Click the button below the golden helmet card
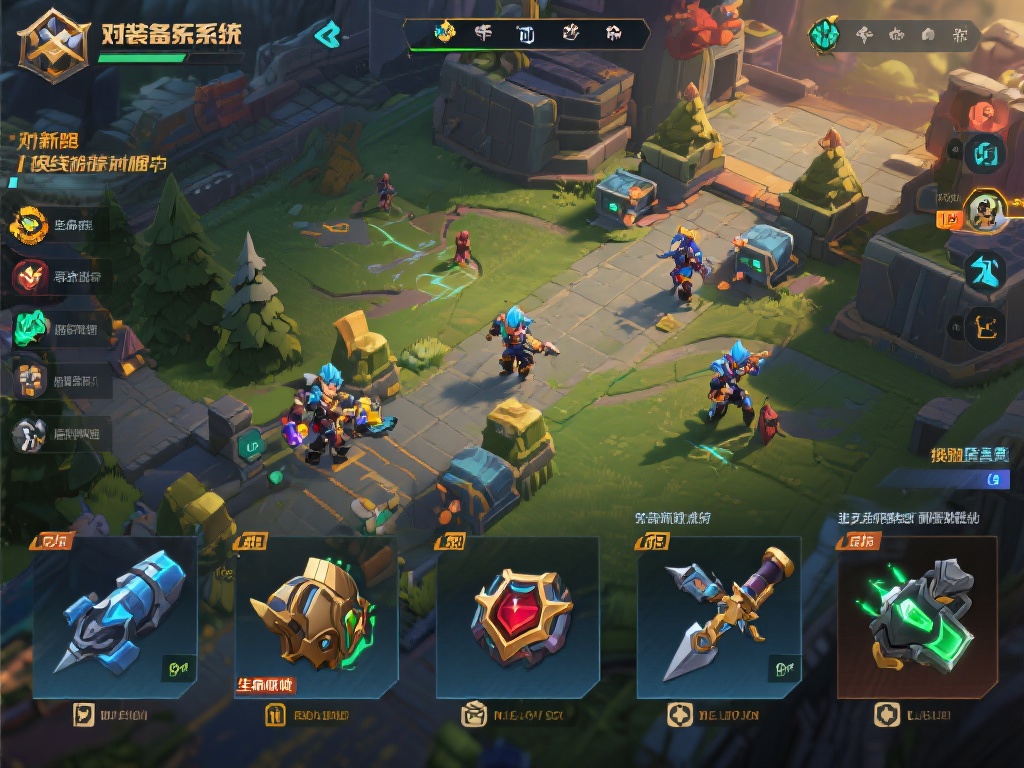The width and height of the screenshot is (1024, 768). (307, 714)
